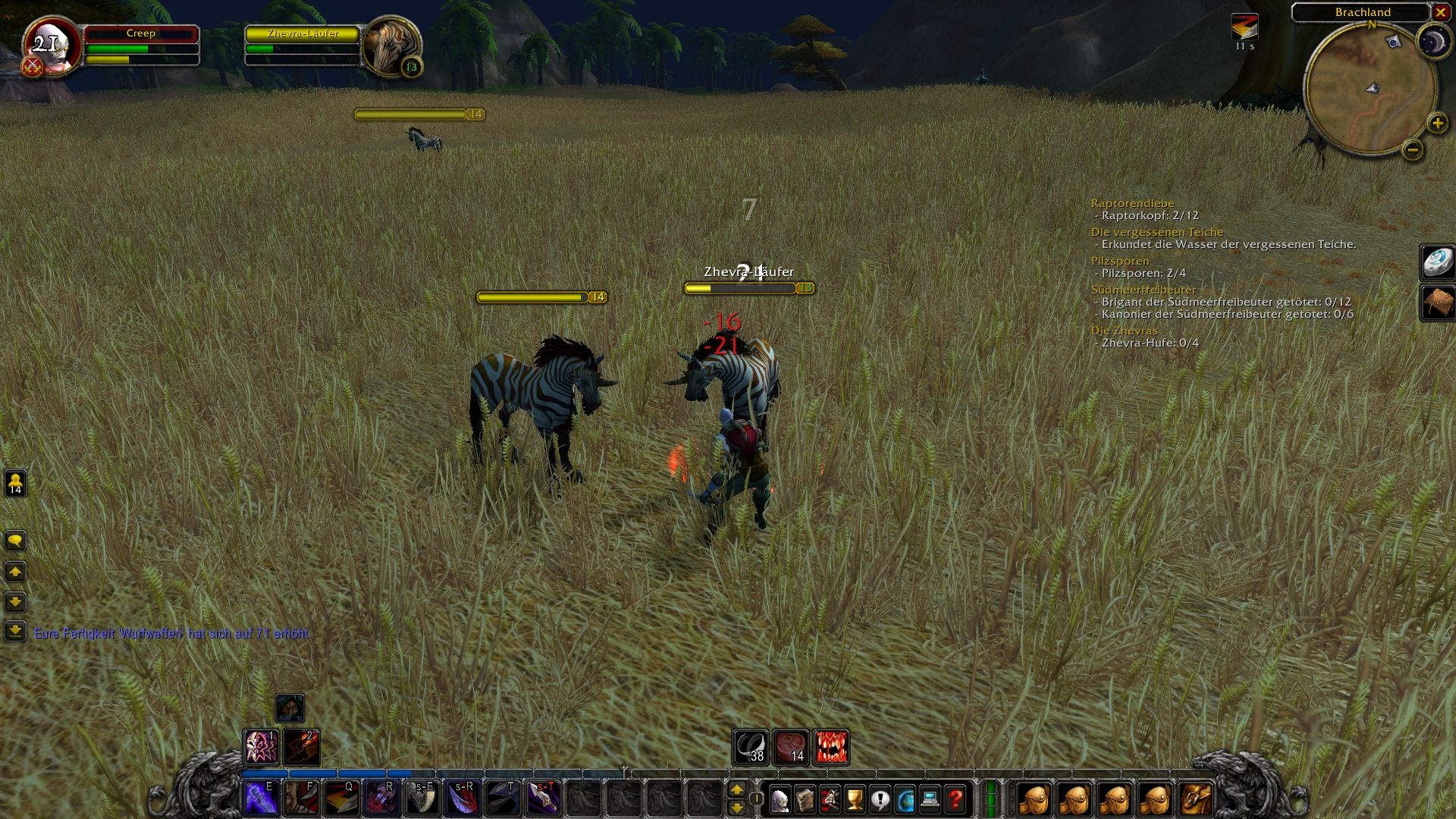Activate the red fanged maw ability
This screenshot has height=819, width=1456.
click(831, 747)
